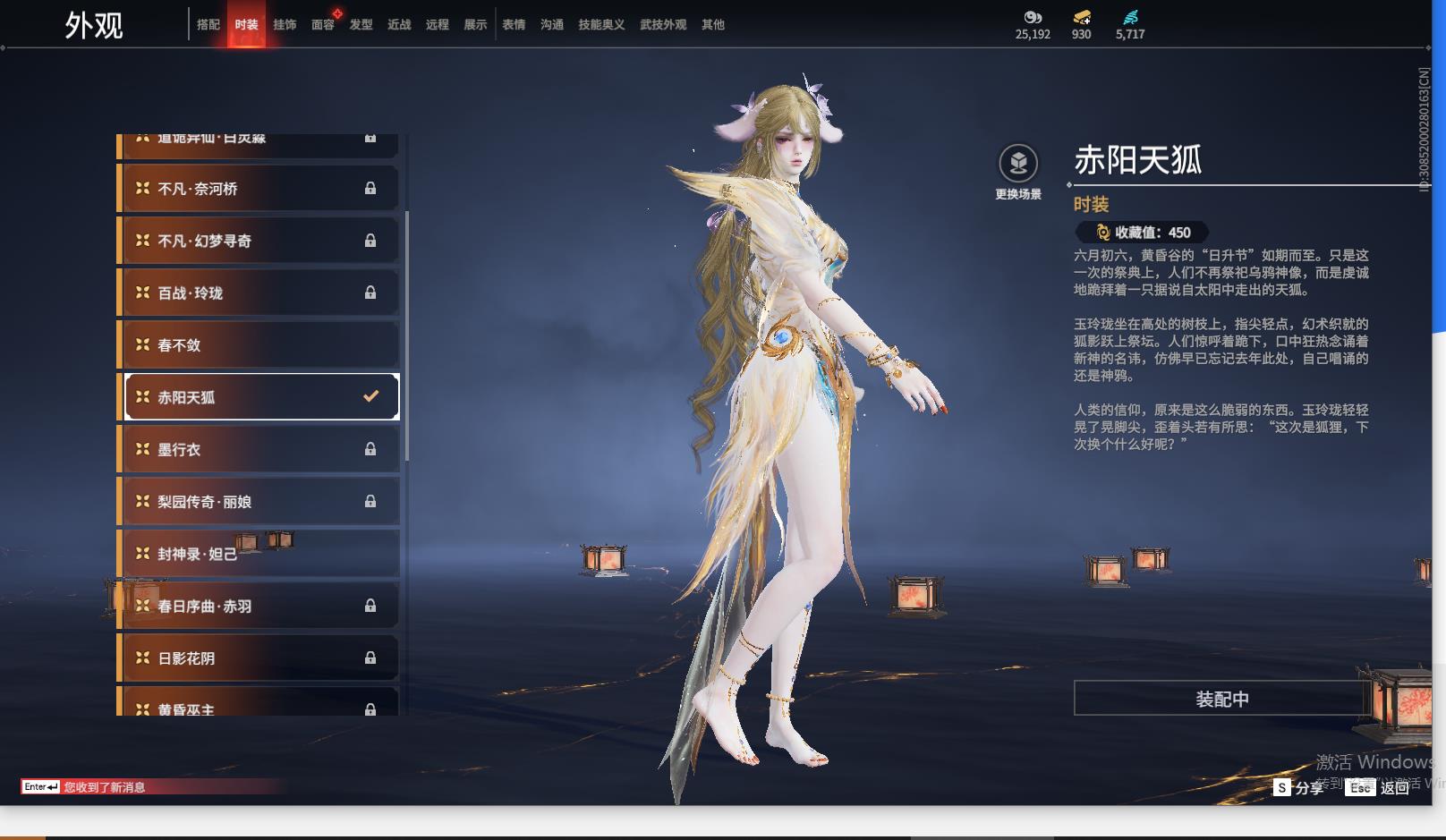Open the 技能奥义 tab

601,25
